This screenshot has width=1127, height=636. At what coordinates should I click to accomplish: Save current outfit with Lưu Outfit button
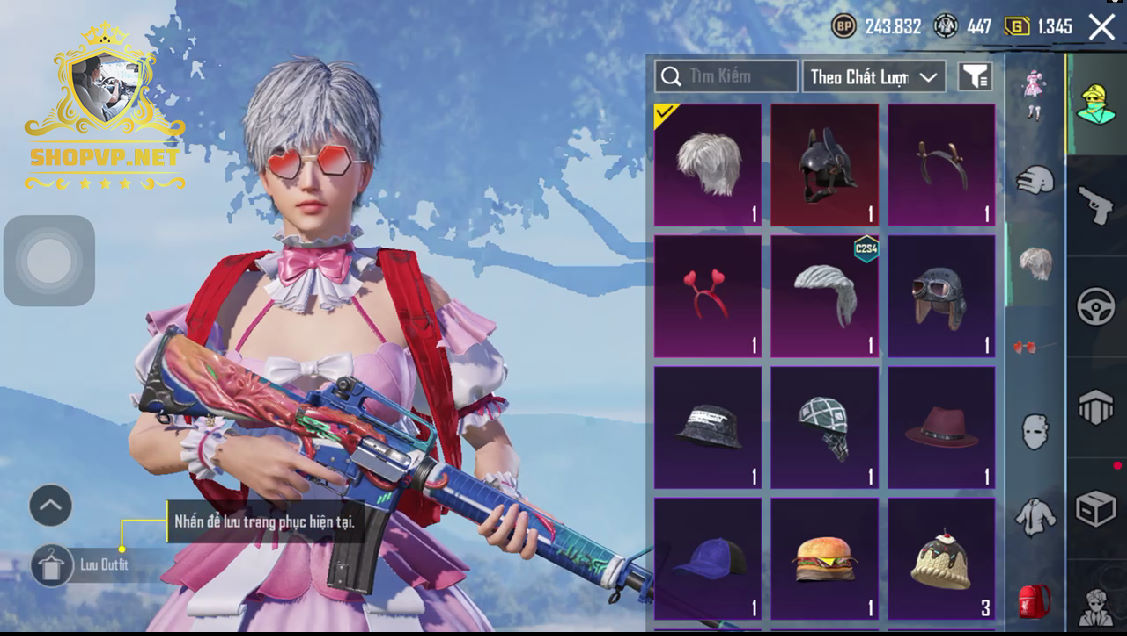pyautogui.click(x=50, y=567)
